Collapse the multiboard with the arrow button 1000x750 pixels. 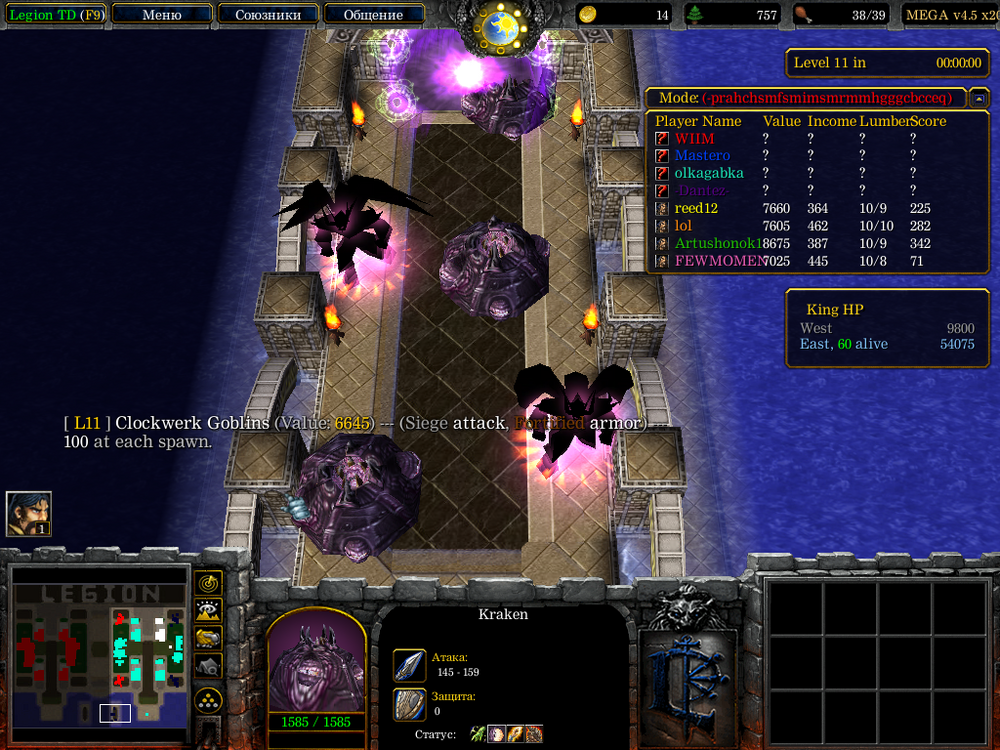pos(979,98)
